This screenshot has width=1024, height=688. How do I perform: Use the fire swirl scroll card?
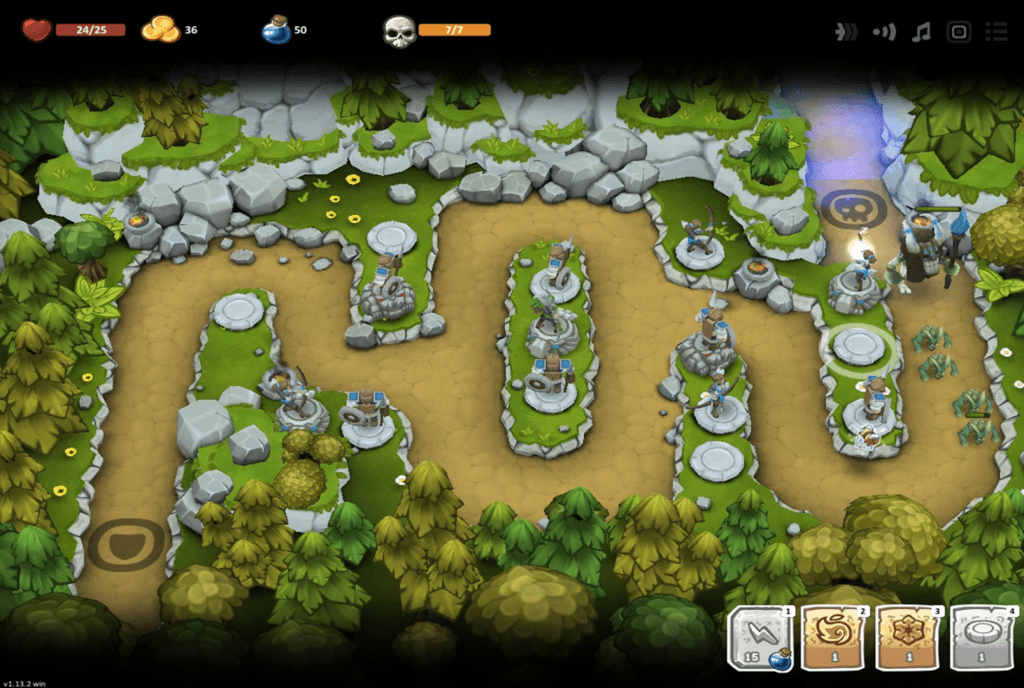[x=834, y=638]
